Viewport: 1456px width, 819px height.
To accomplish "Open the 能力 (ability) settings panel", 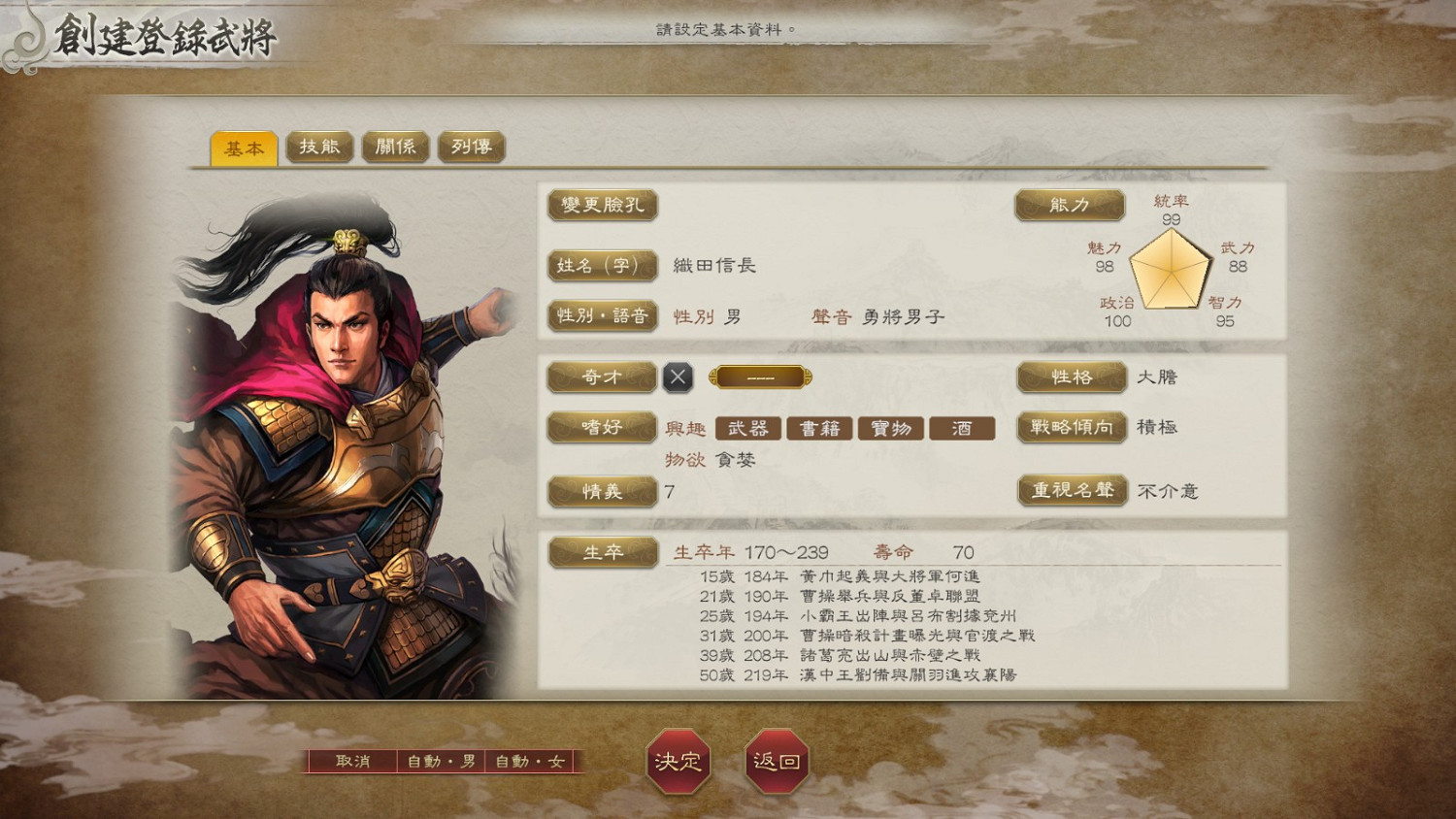I will coord(1068,205).
